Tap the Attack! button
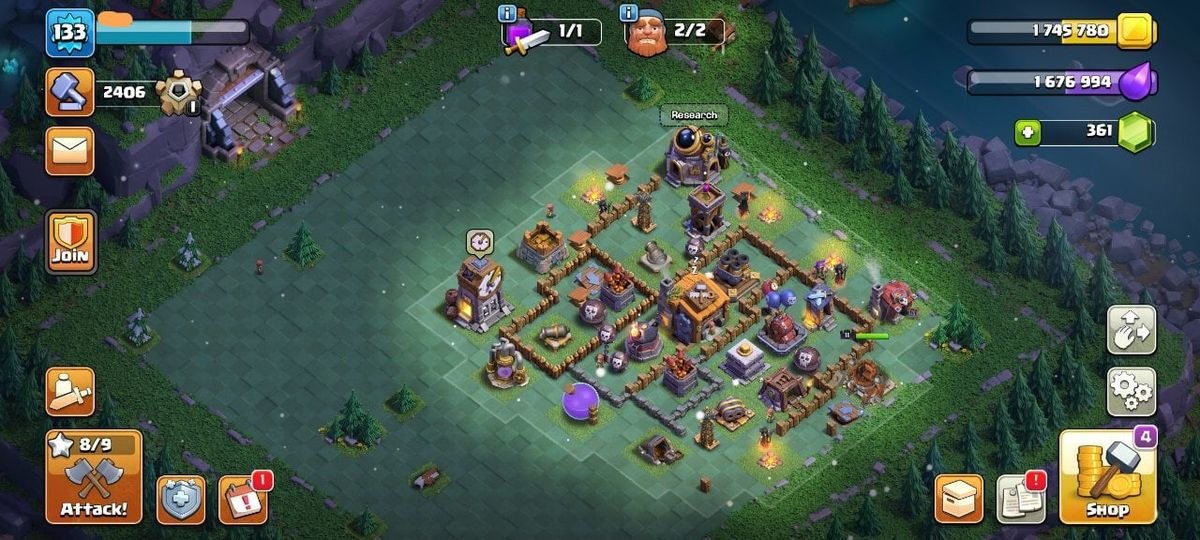The height and width of the screenshot is (540, 1200). [93, 477]
